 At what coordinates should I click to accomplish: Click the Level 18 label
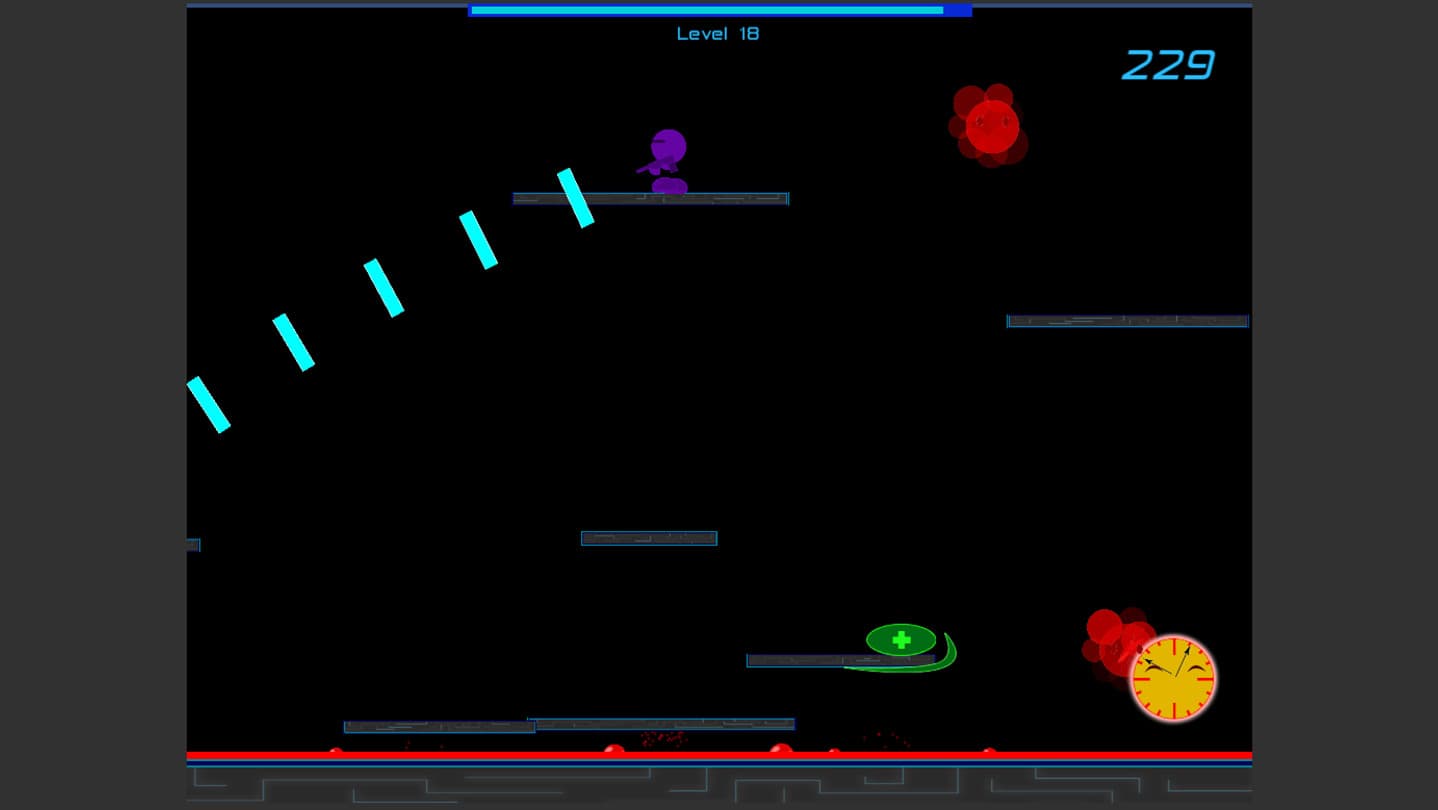717,34
